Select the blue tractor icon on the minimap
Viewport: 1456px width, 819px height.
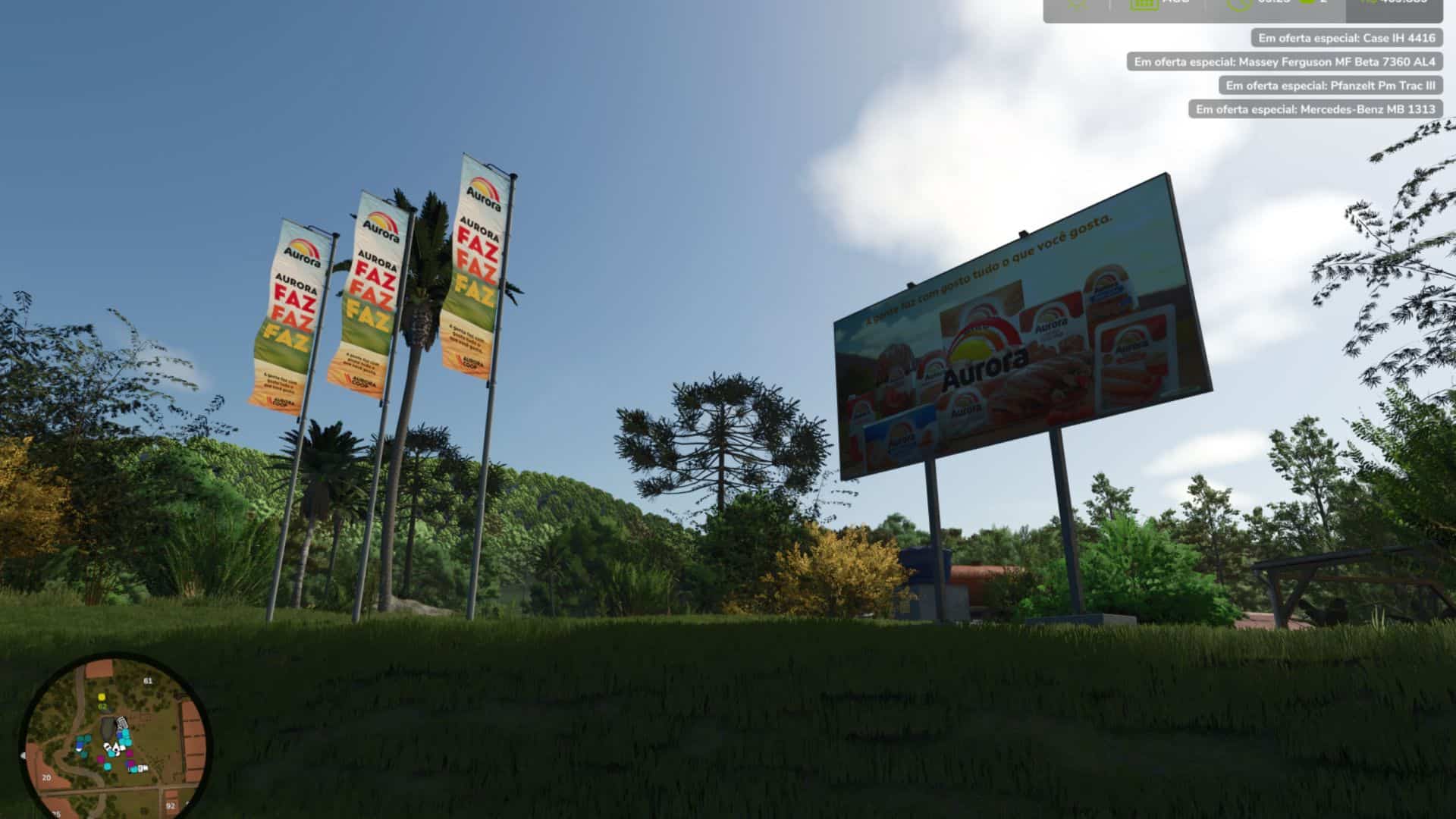coord(80,743)
